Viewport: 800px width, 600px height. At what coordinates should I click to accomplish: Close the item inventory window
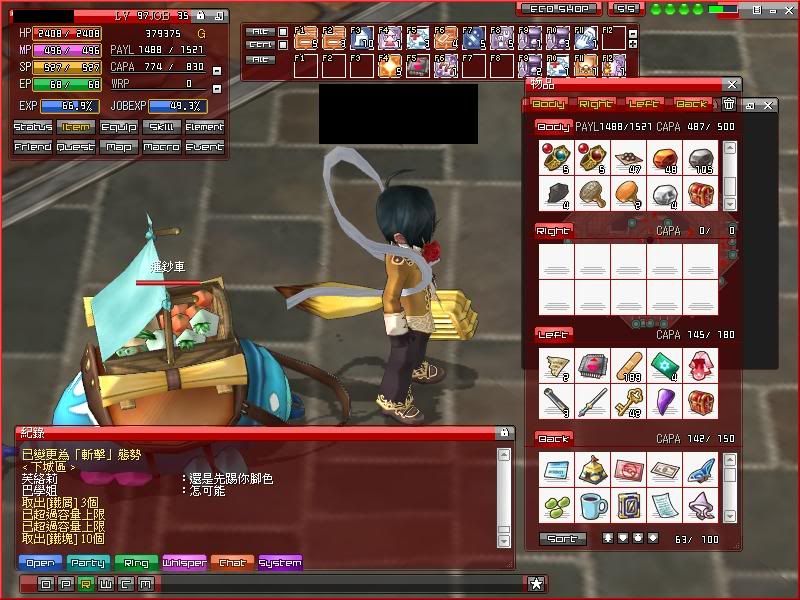(x=733, y=86)
